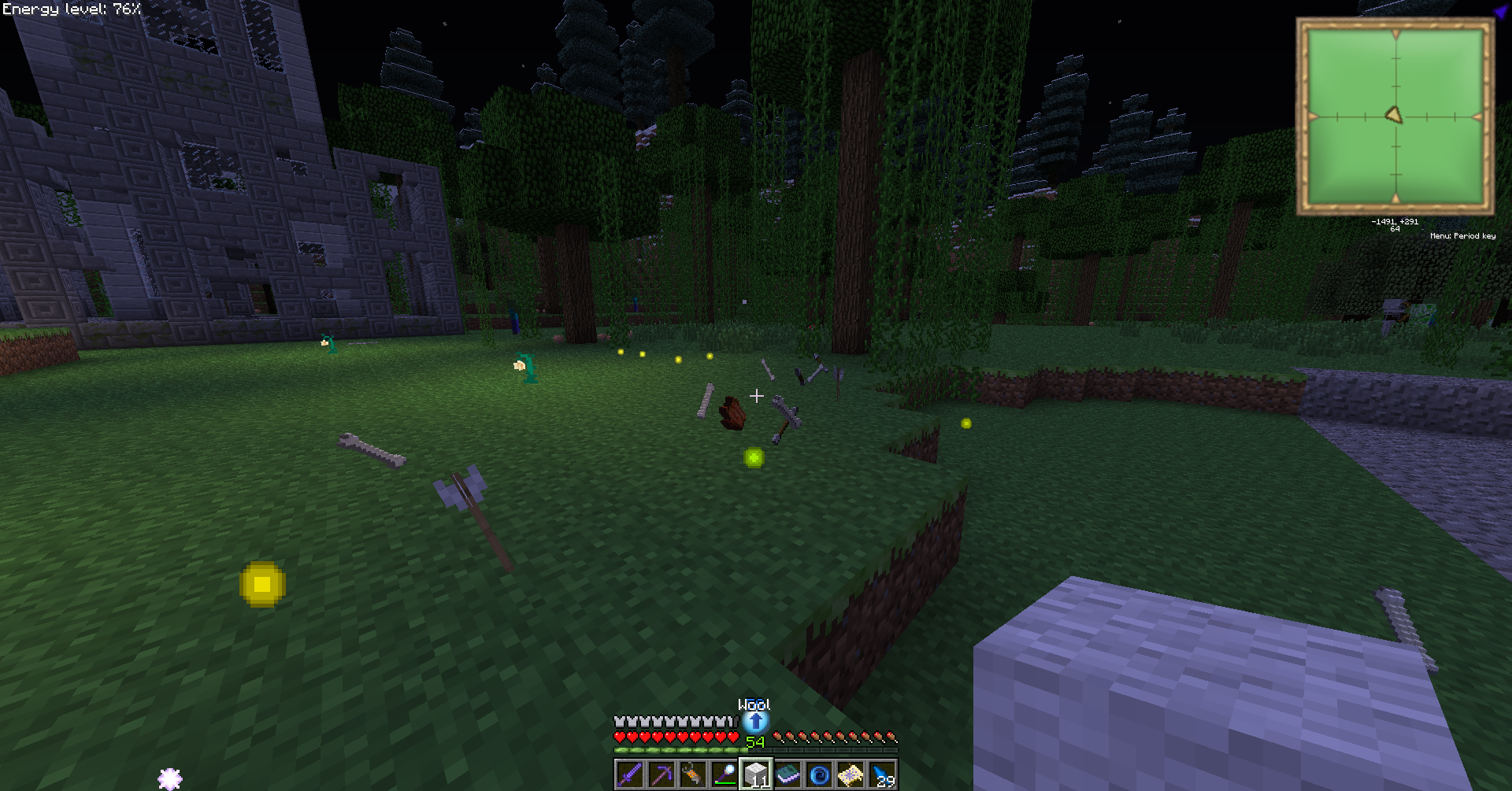Select the blue disc hotbar slot
Image resolution: width=1512 pixels, height=791 pixels.
pos(819,774)
